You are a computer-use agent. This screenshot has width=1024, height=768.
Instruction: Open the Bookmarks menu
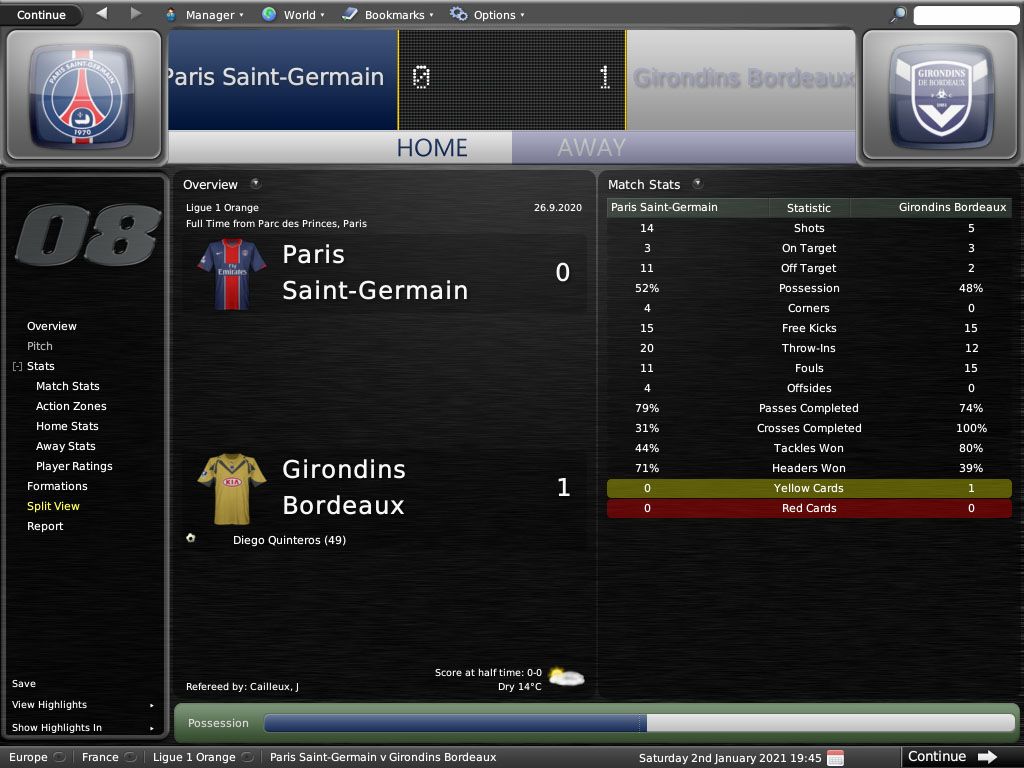[387, 15]
